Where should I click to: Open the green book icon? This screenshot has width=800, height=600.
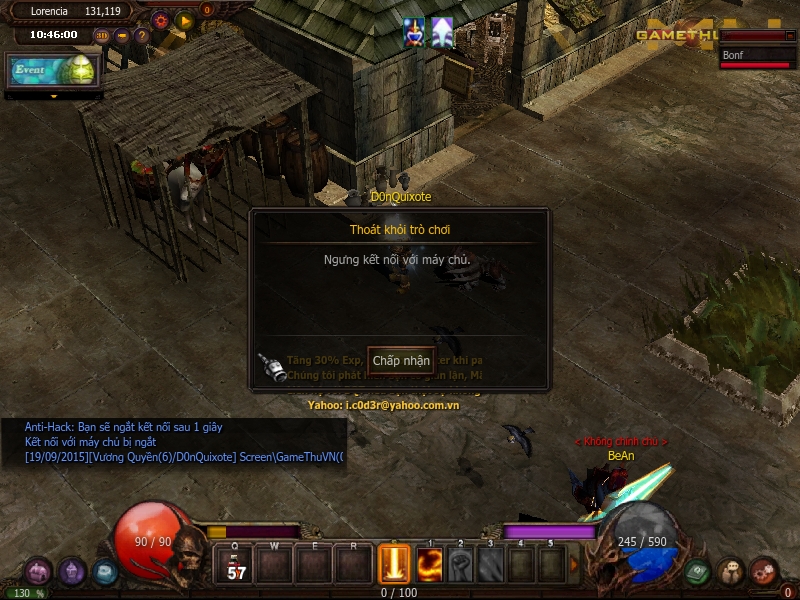click(698, 572)
